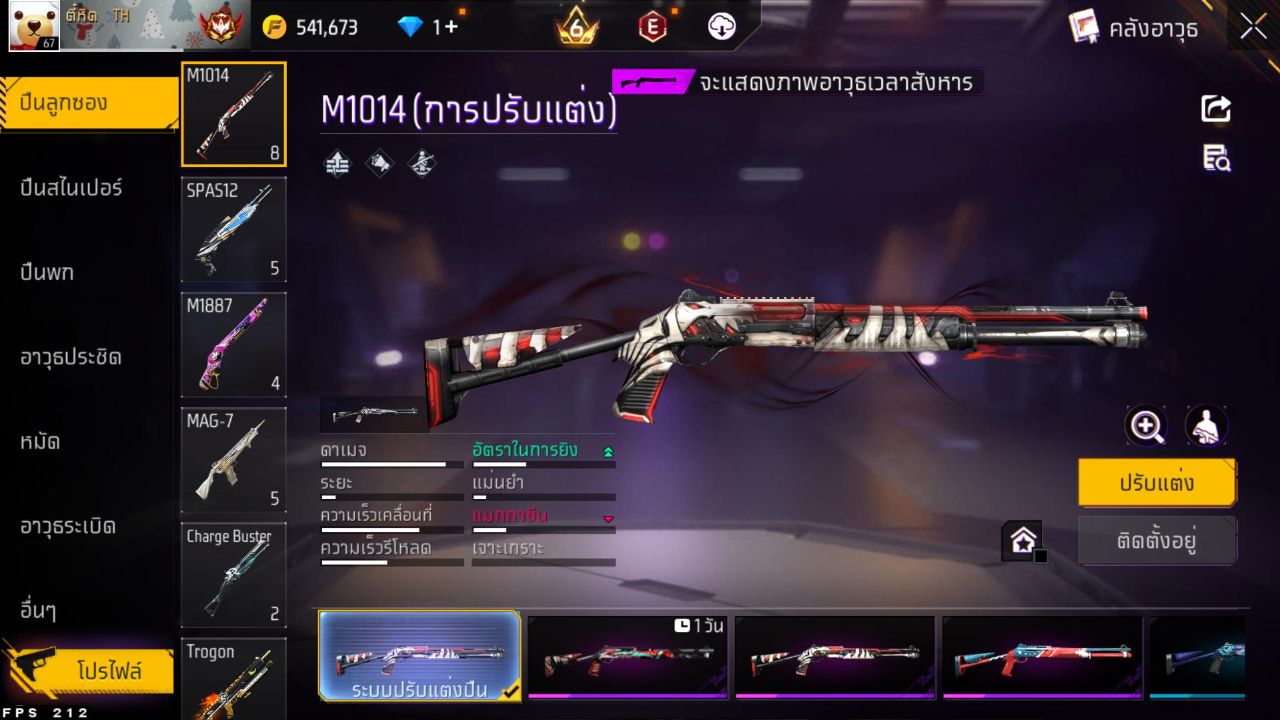Viewport: 1280px width, 720px height.
Task: Toggle the red arrow on แมกกาซีน stat
Action: 609,518
